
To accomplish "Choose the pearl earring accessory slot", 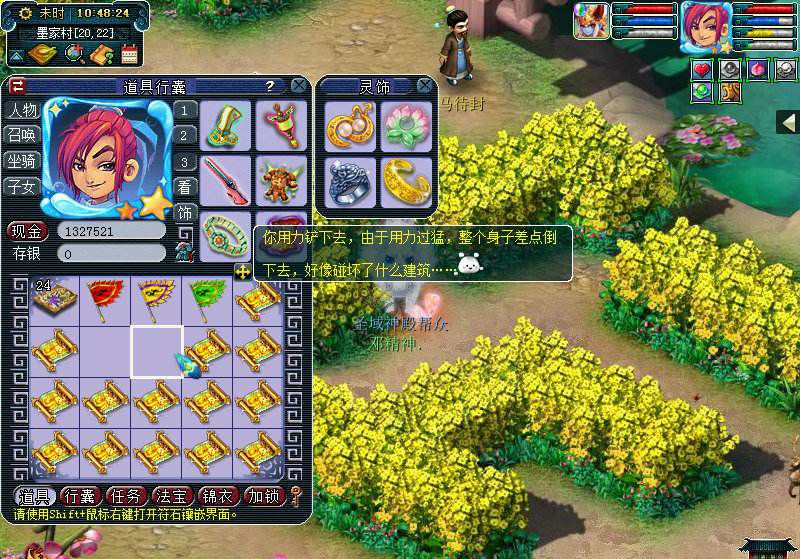I will pyautogui.click(x=349, y=125).
